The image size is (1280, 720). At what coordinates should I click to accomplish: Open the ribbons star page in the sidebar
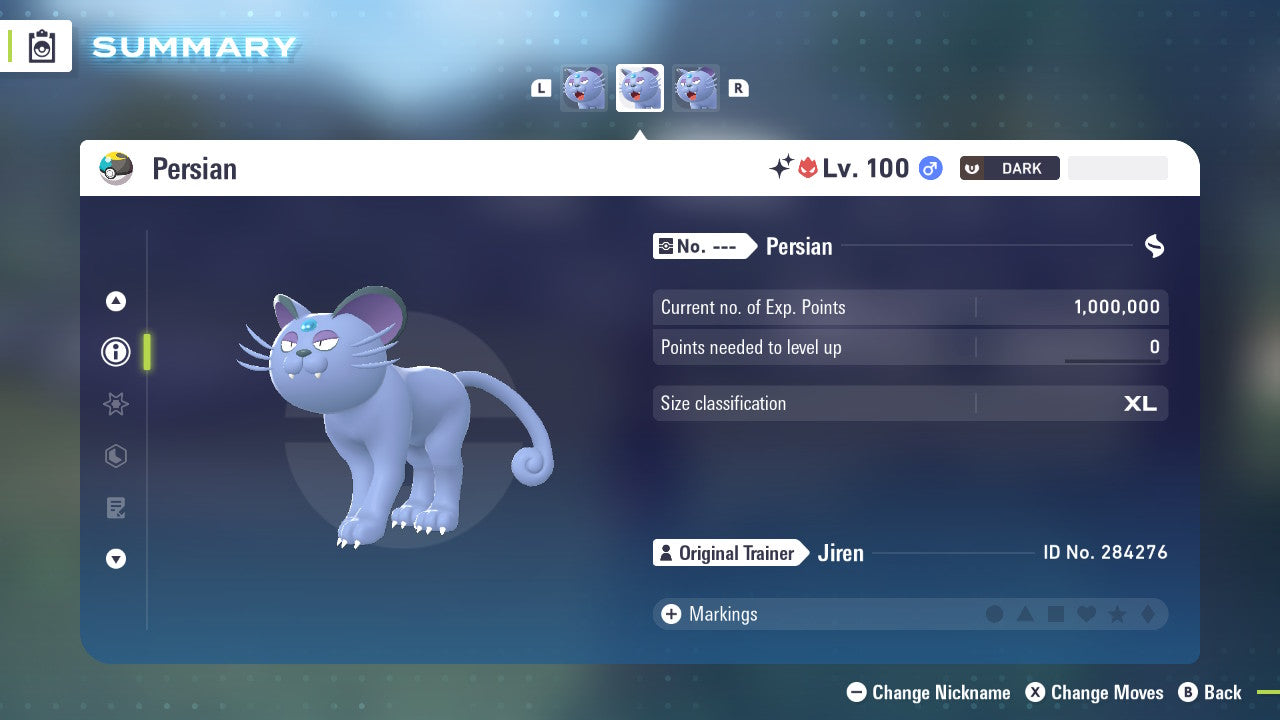coord(116,404)
